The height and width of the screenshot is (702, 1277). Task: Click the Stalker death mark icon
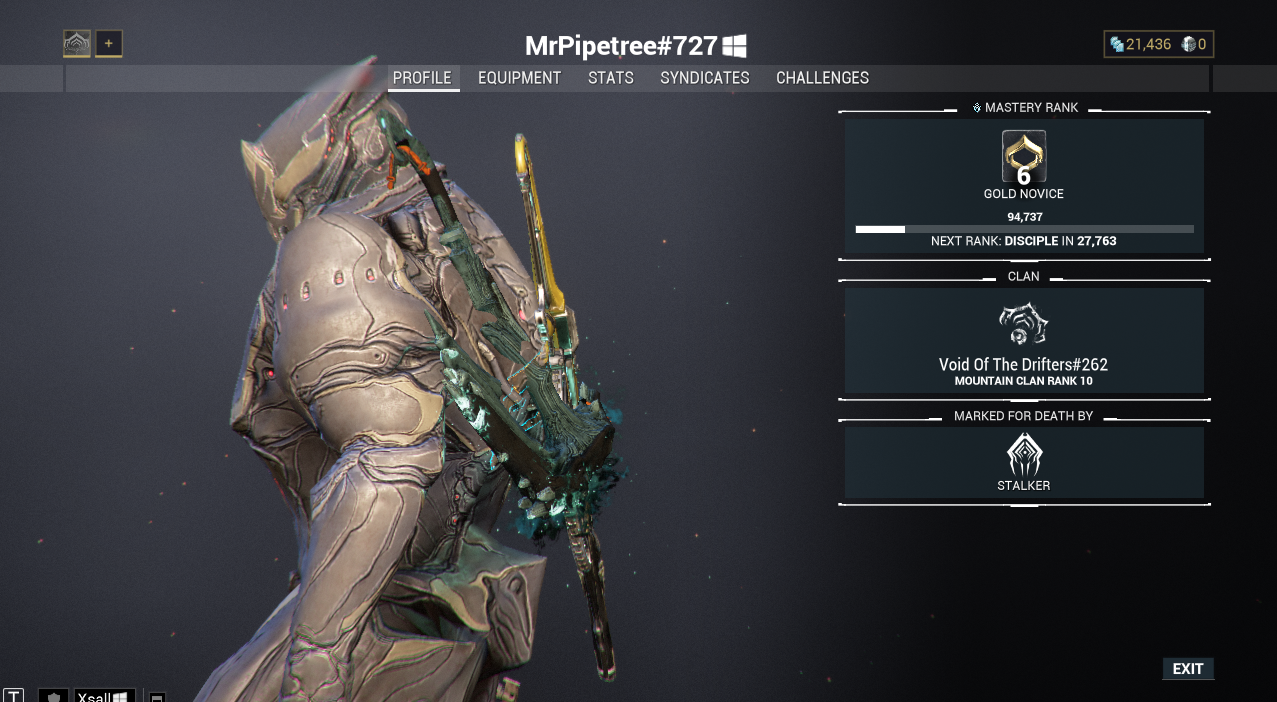(x=1023, y=455)
